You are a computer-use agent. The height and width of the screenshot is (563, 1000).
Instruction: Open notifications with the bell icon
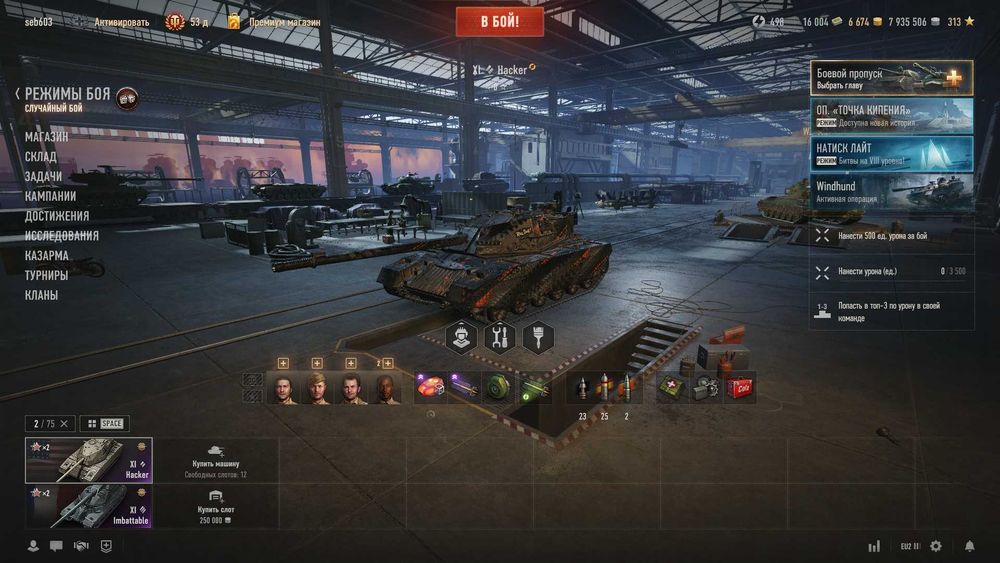click(x=969, y=546)
